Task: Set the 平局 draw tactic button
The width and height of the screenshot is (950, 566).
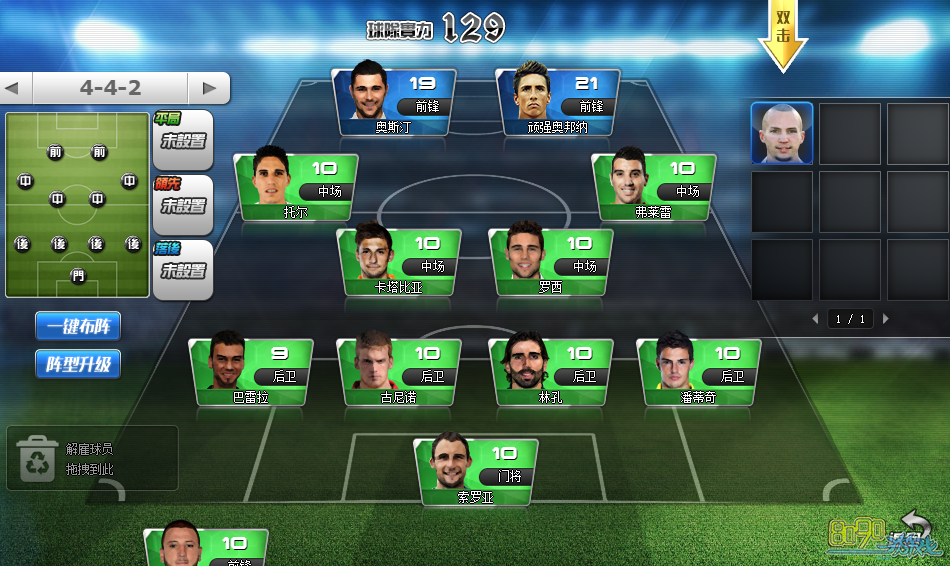Action: tap(183, 140)
